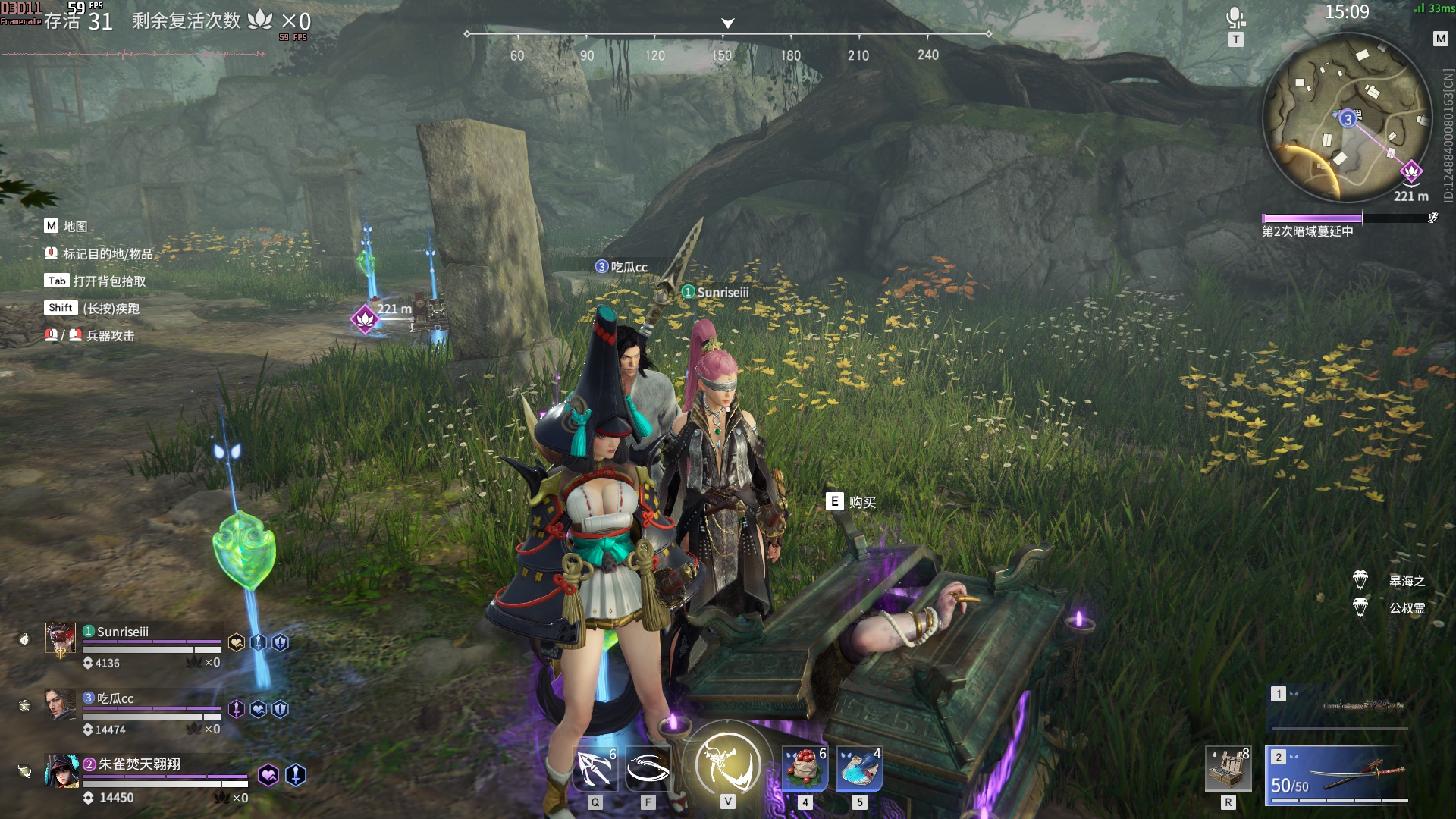Use the grappling hook skill icon
This screenshot has height=819, width=1456.
pos(595,769)
